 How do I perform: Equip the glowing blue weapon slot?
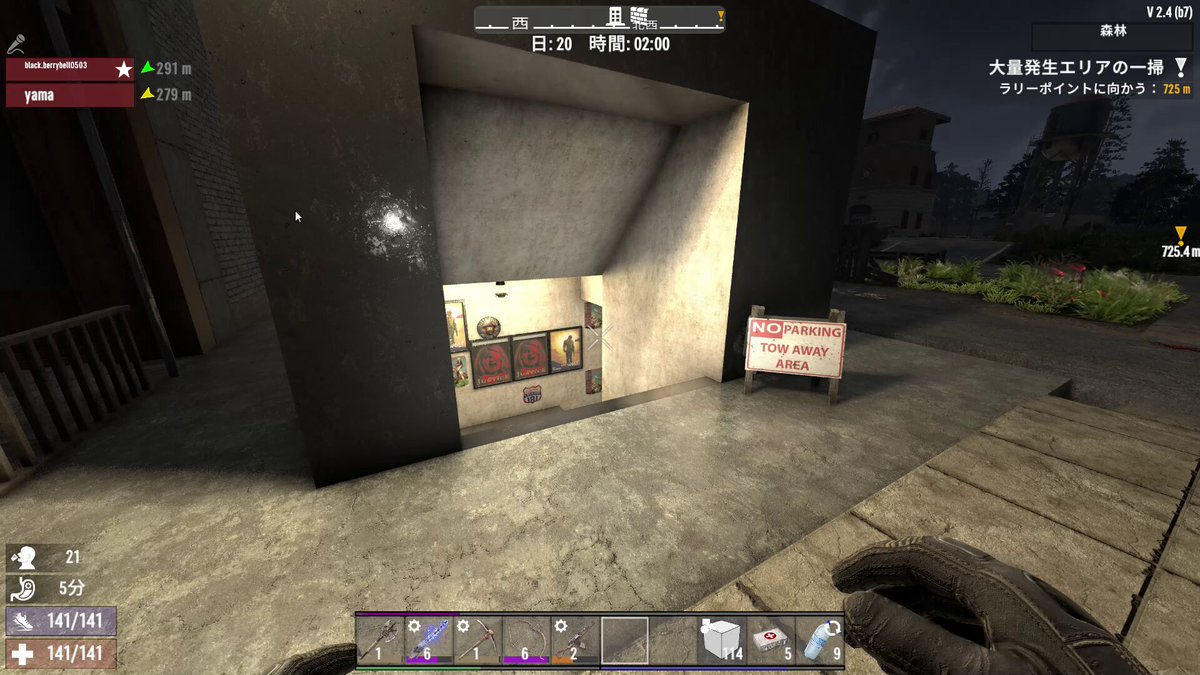point(429,640)
